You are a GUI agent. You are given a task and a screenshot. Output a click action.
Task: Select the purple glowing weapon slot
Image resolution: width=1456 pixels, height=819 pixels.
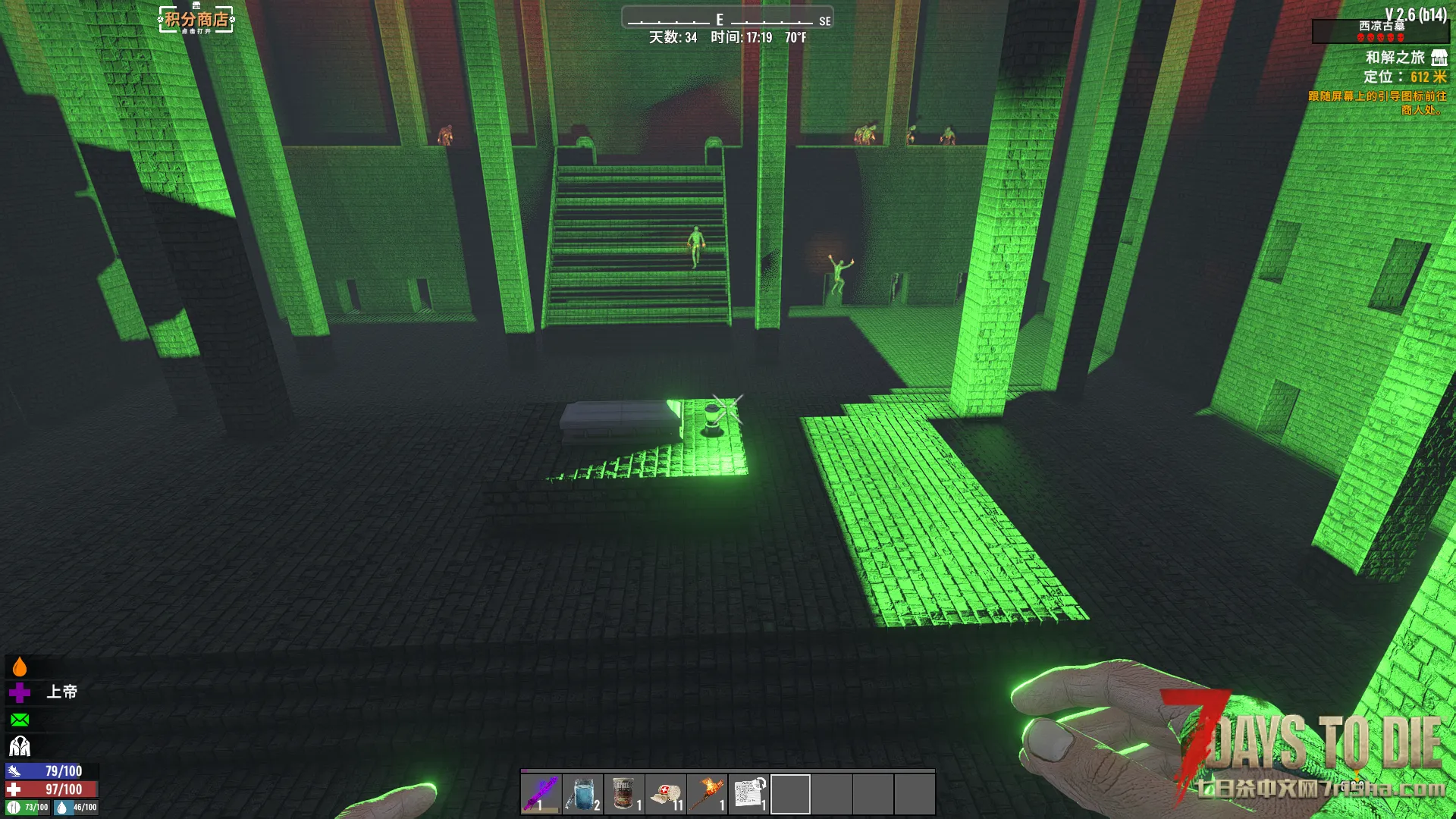541,794
